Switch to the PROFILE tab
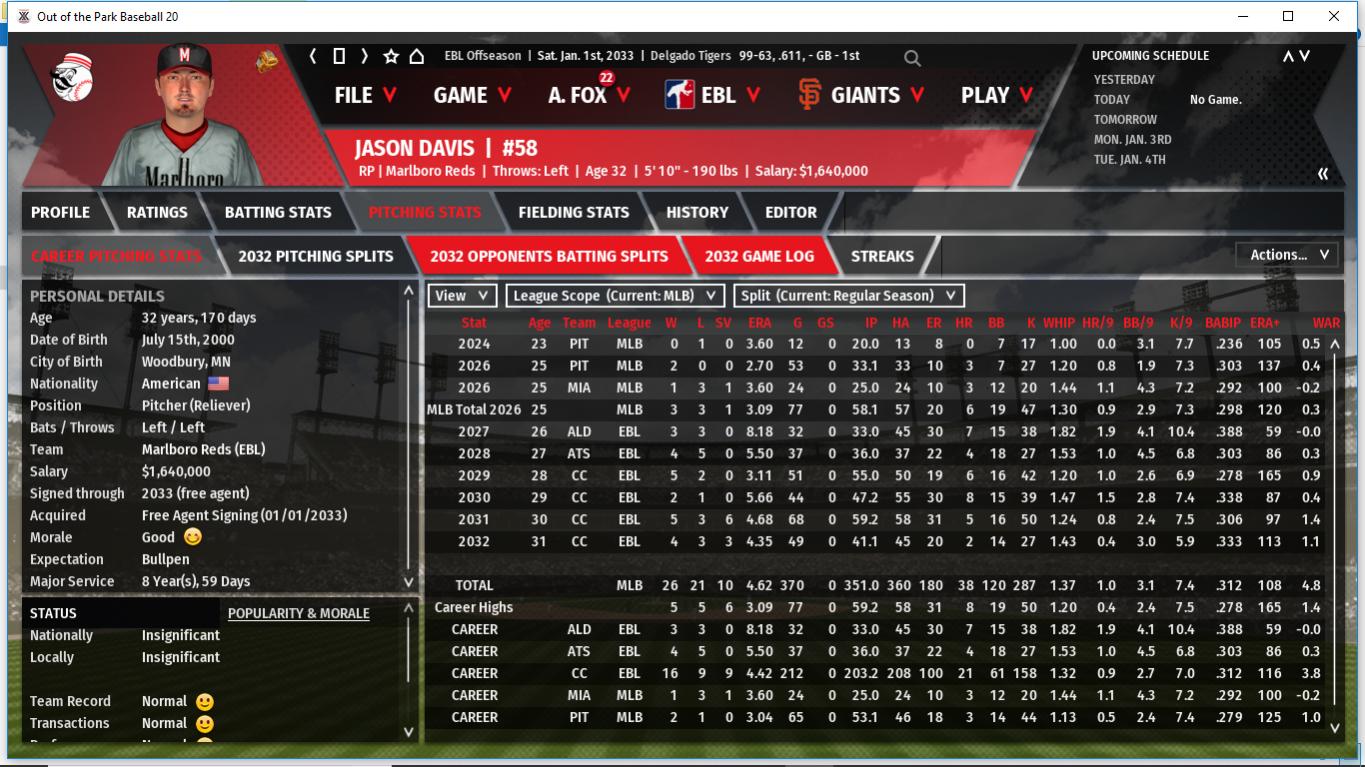This screenshot has height=767, width=1365. click(x=60, y=212)
